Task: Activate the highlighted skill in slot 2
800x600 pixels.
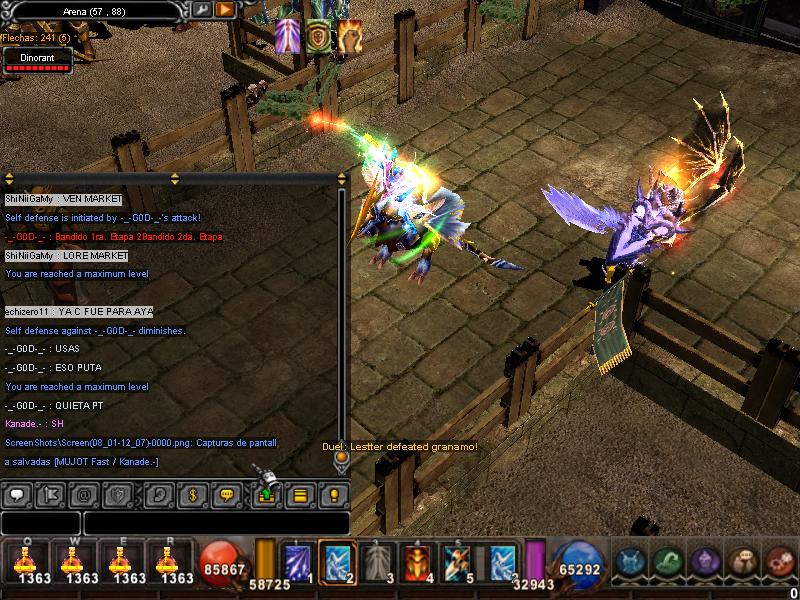Action: coord(338,561)
